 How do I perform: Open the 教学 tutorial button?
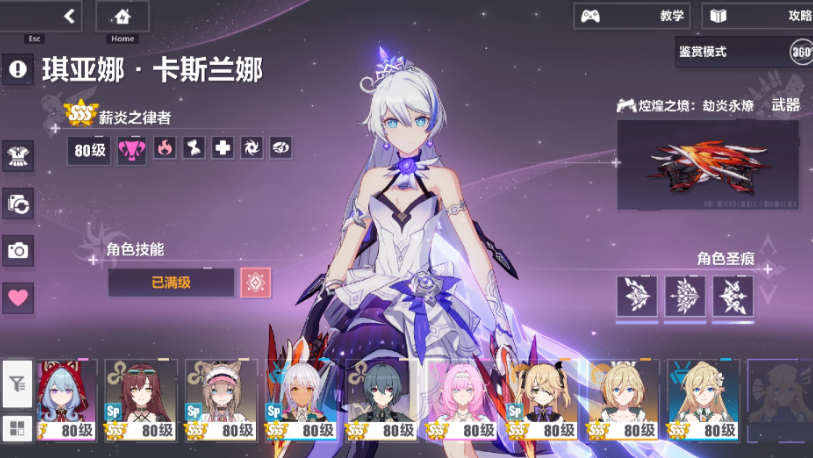632,16
